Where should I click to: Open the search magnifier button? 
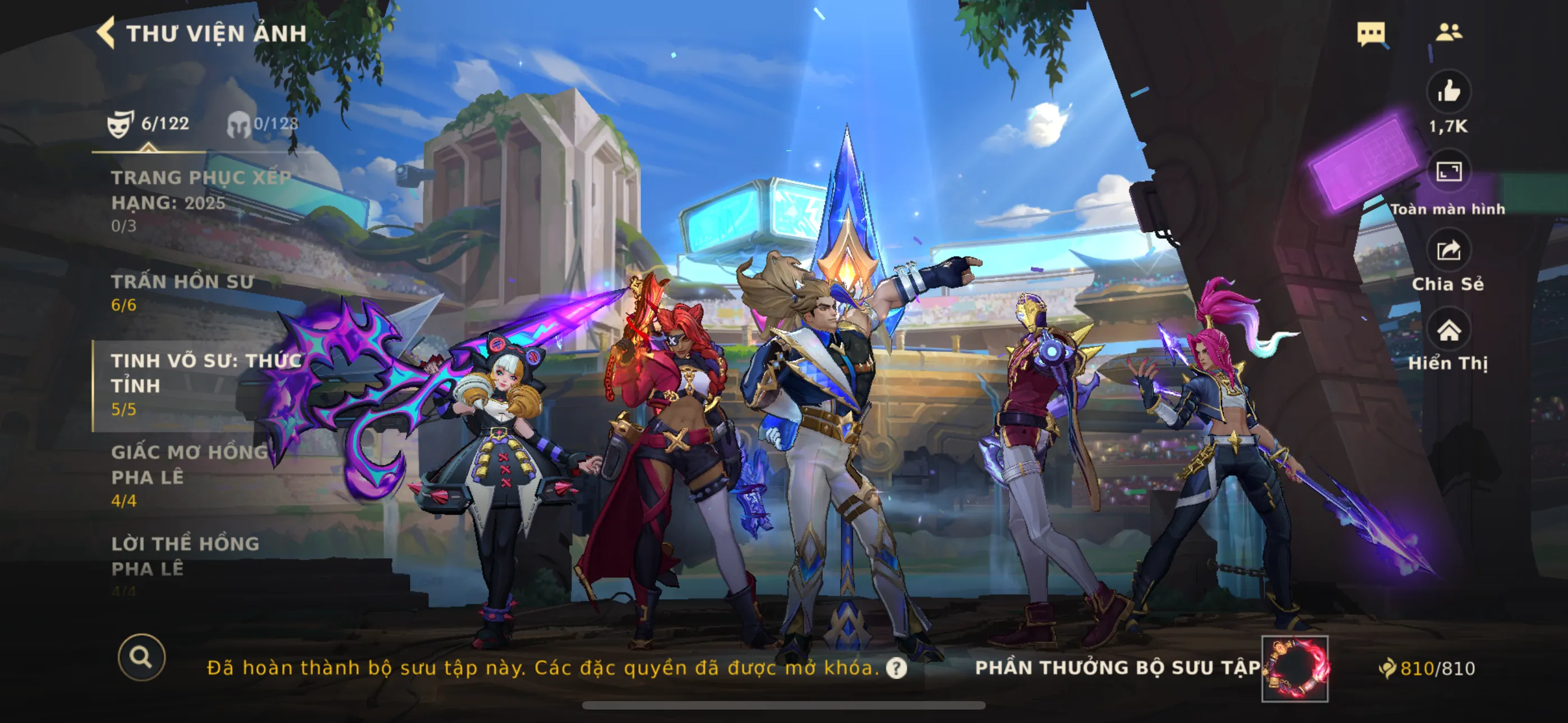click(x=142, y=658)
